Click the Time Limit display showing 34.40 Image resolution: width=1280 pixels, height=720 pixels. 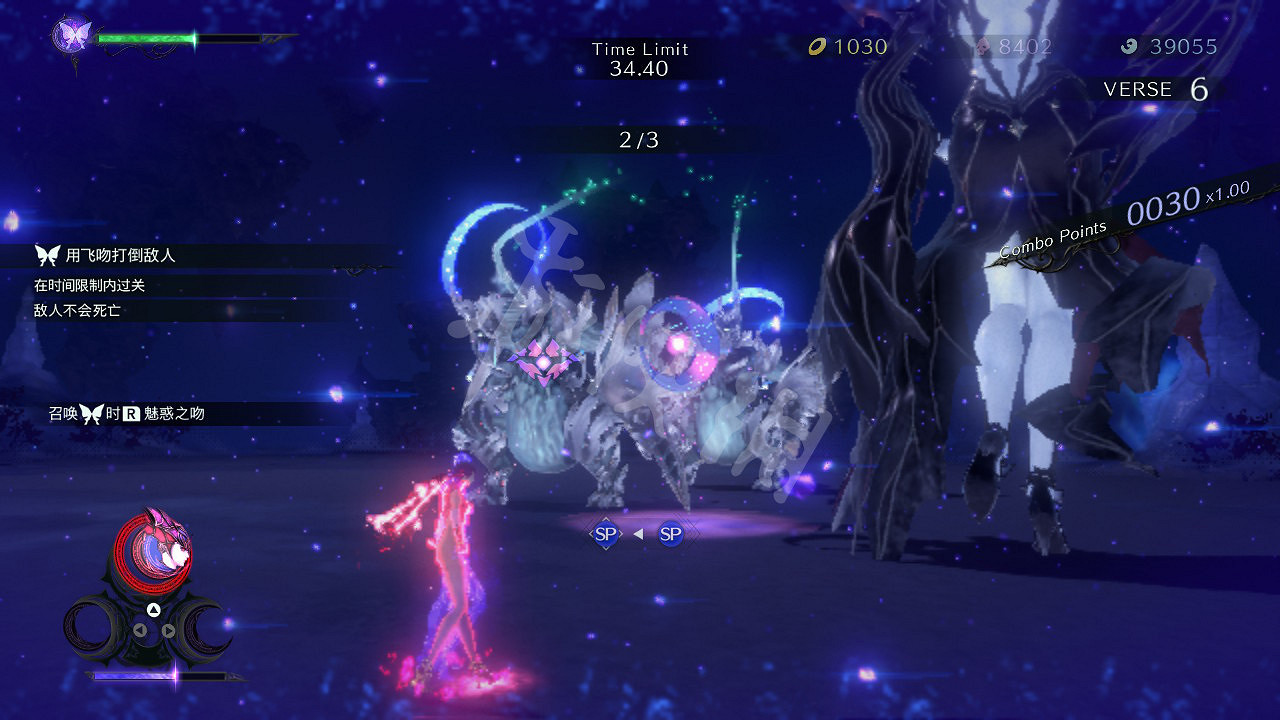click(x=641, y=58)
